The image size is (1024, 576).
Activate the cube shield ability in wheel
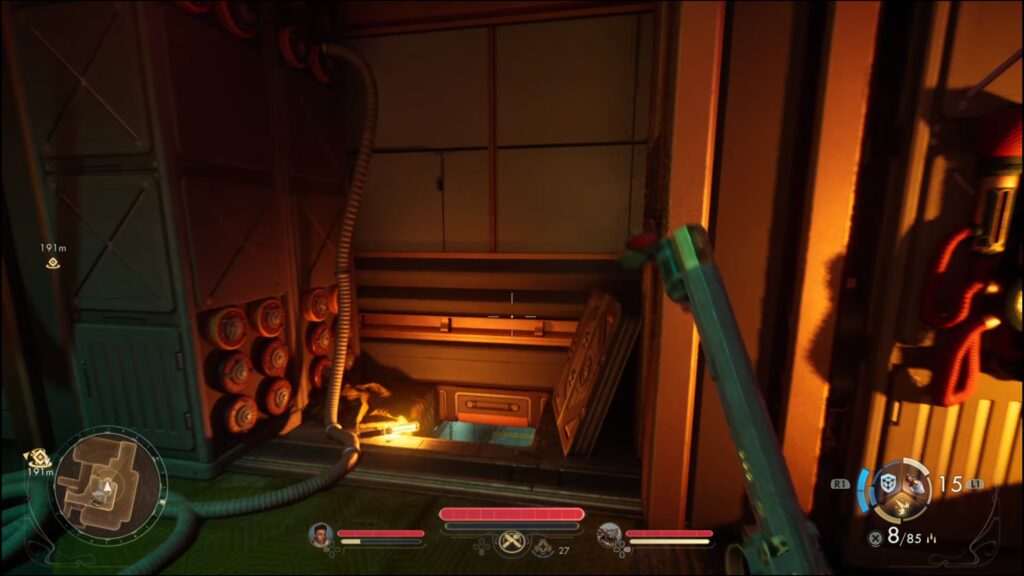coord(887,484)
